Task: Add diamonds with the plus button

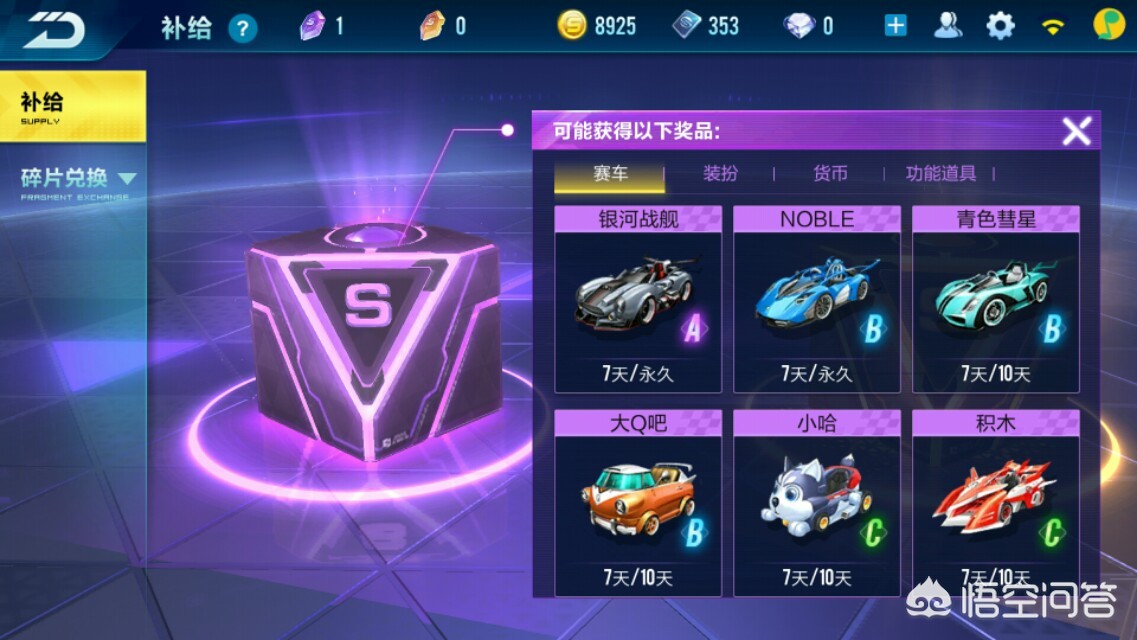Action: point(895,26)
